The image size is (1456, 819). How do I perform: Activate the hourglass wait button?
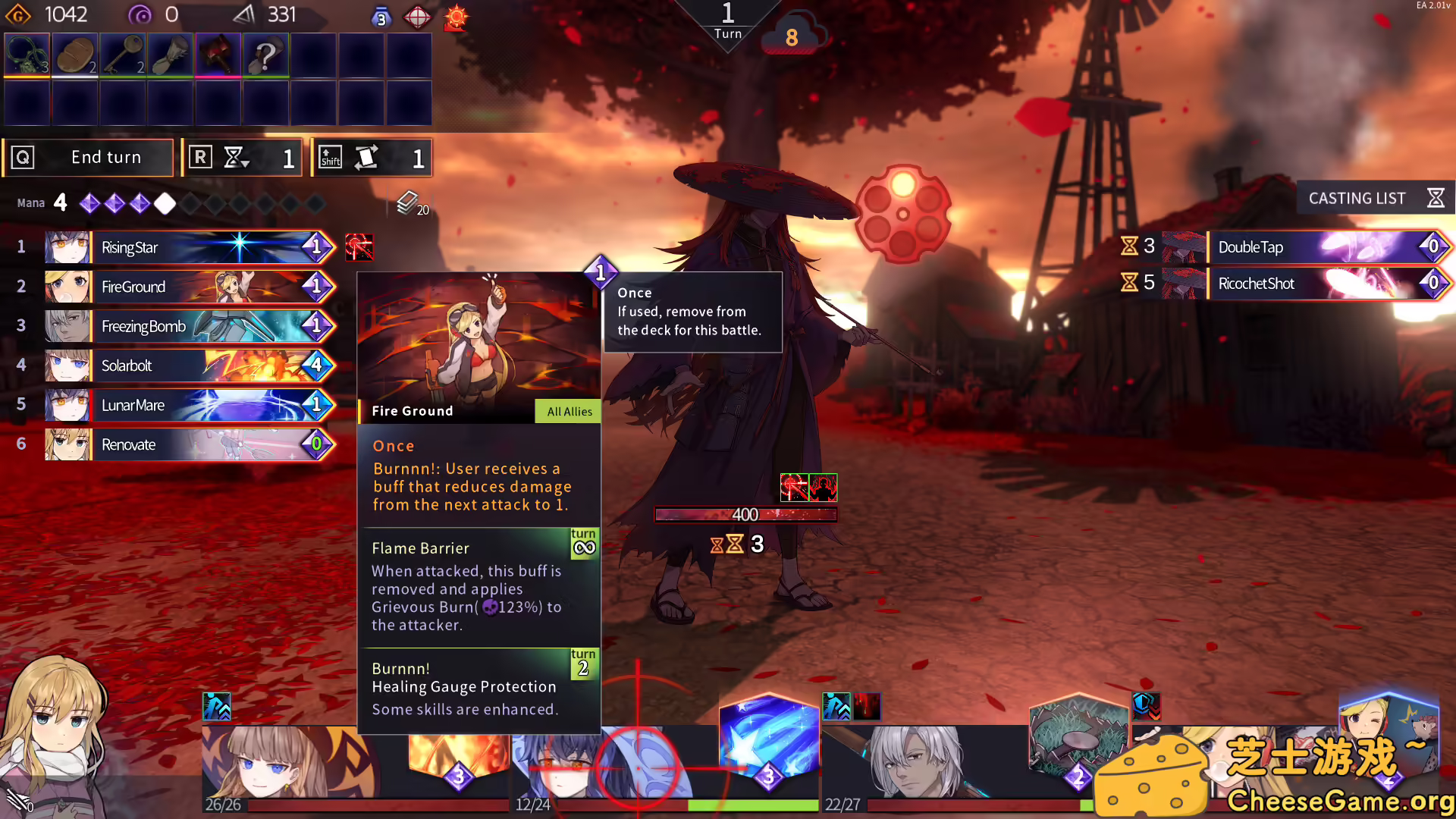click(x=243, y=158)
